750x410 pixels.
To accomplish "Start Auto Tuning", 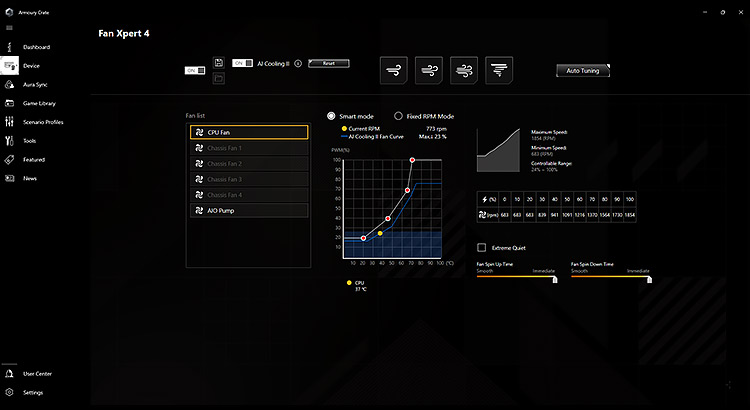I will click(582, 71).
